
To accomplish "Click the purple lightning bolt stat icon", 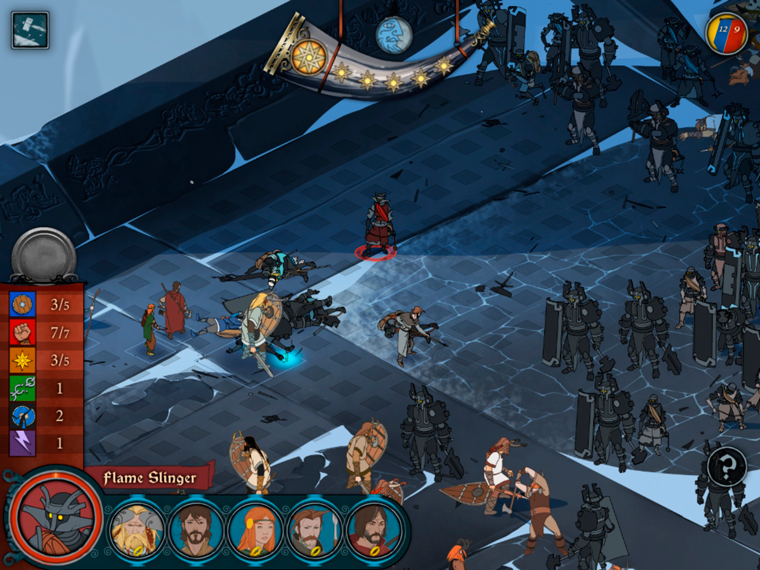I will pos(23,442).
